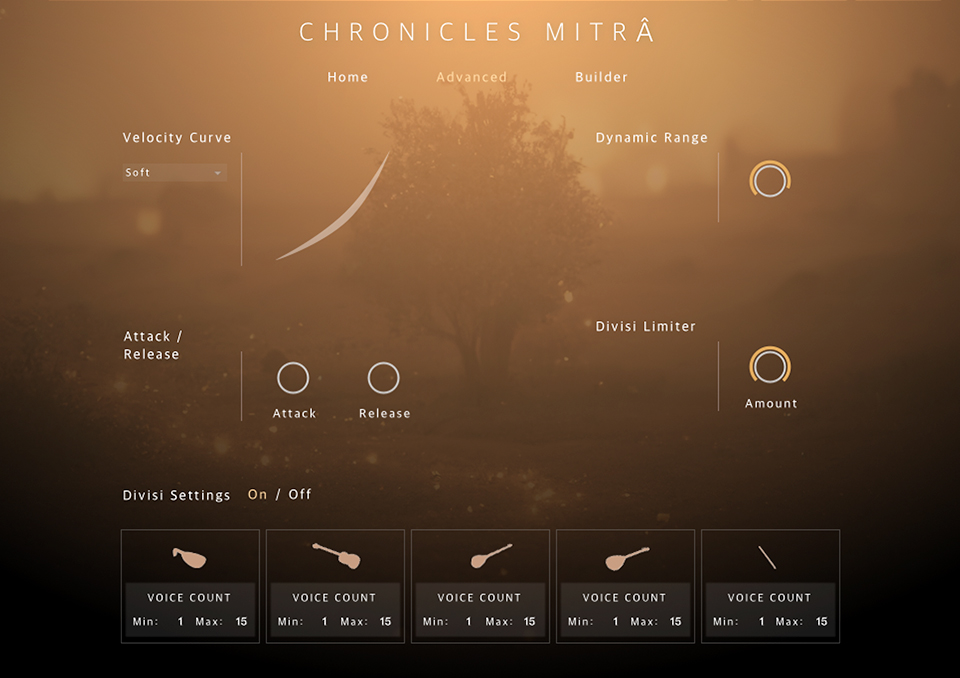Click the Min voice count under the oud icon
This screenshot has width=960, height=678.
point(181,622)
